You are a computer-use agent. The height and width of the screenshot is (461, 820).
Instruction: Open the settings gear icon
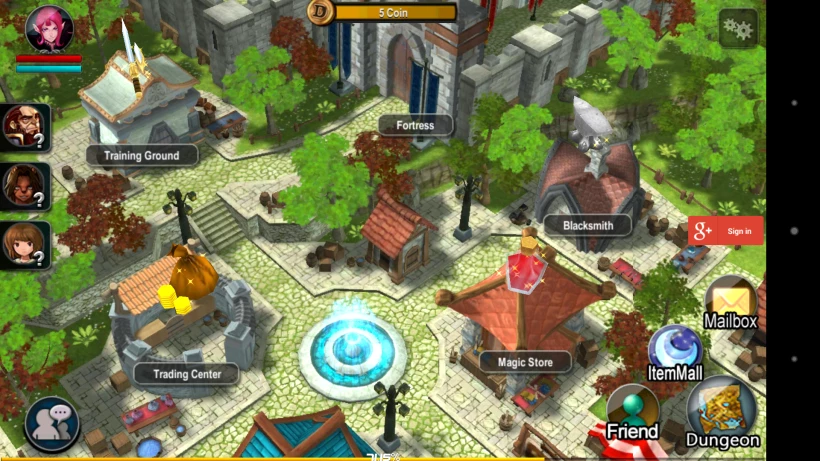[738, 28]
